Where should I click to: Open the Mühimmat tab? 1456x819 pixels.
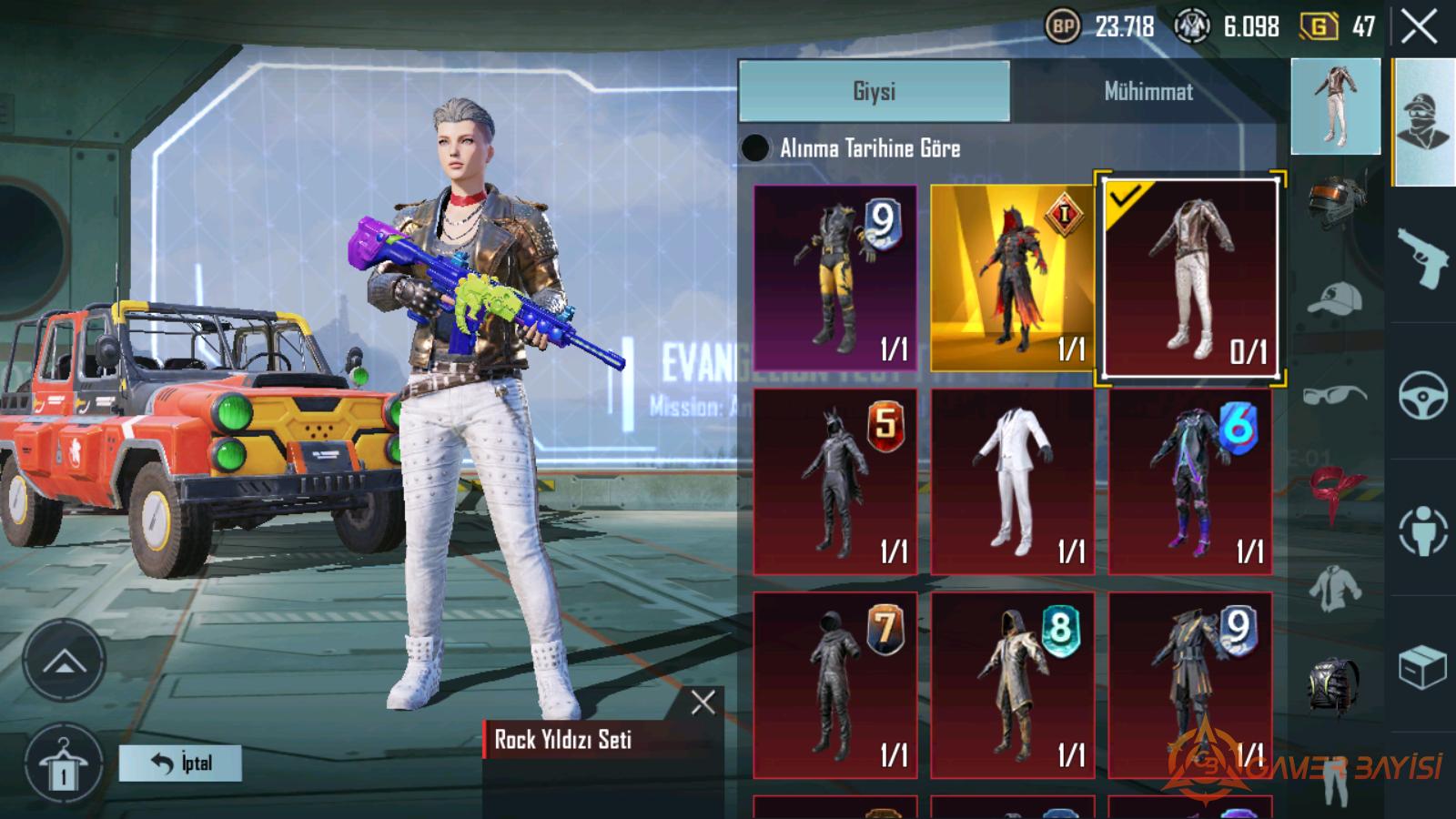1148,91
